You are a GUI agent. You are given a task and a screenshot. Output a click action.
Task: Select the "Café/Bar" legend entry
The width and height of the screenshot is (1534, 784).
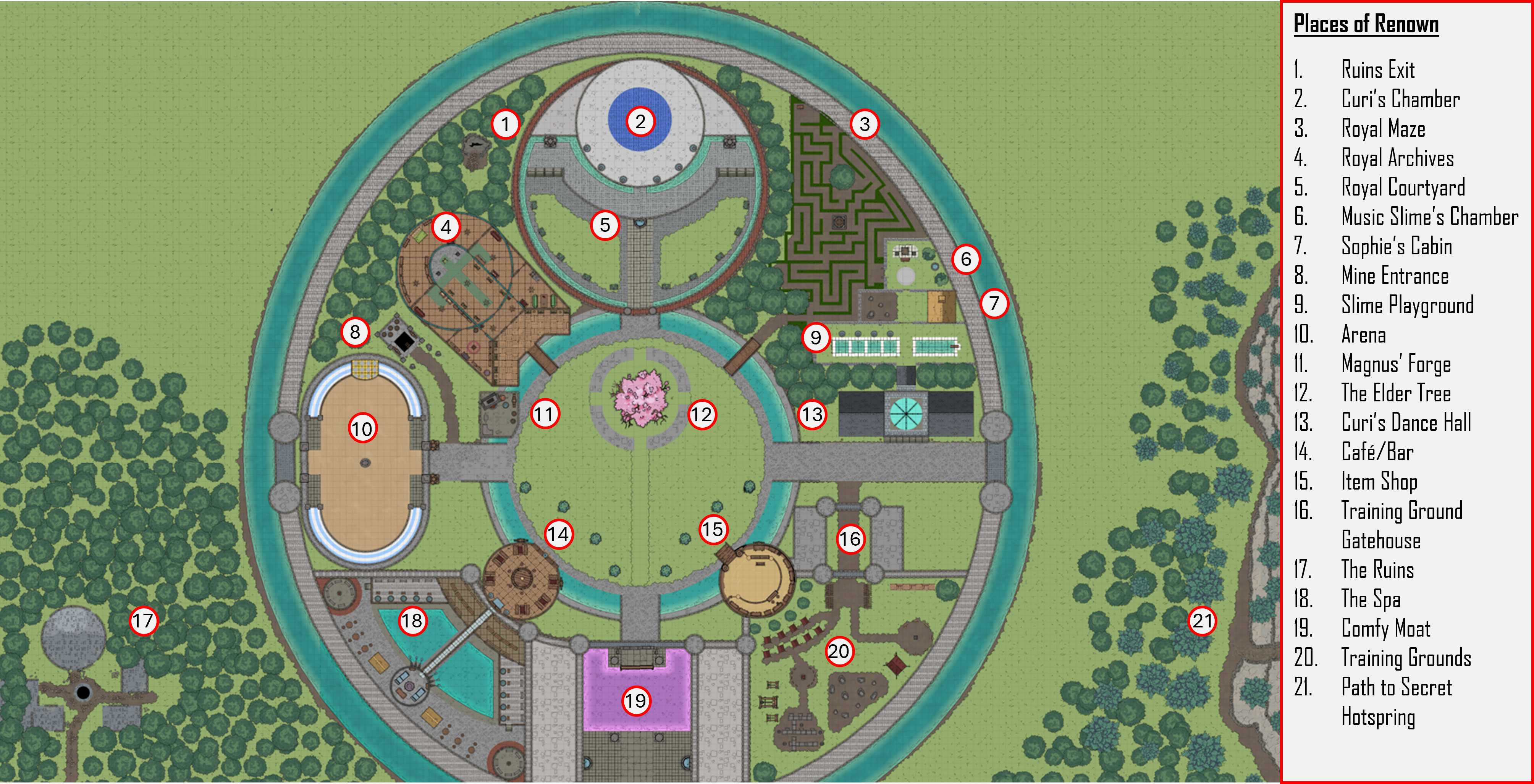[1377, 452]
